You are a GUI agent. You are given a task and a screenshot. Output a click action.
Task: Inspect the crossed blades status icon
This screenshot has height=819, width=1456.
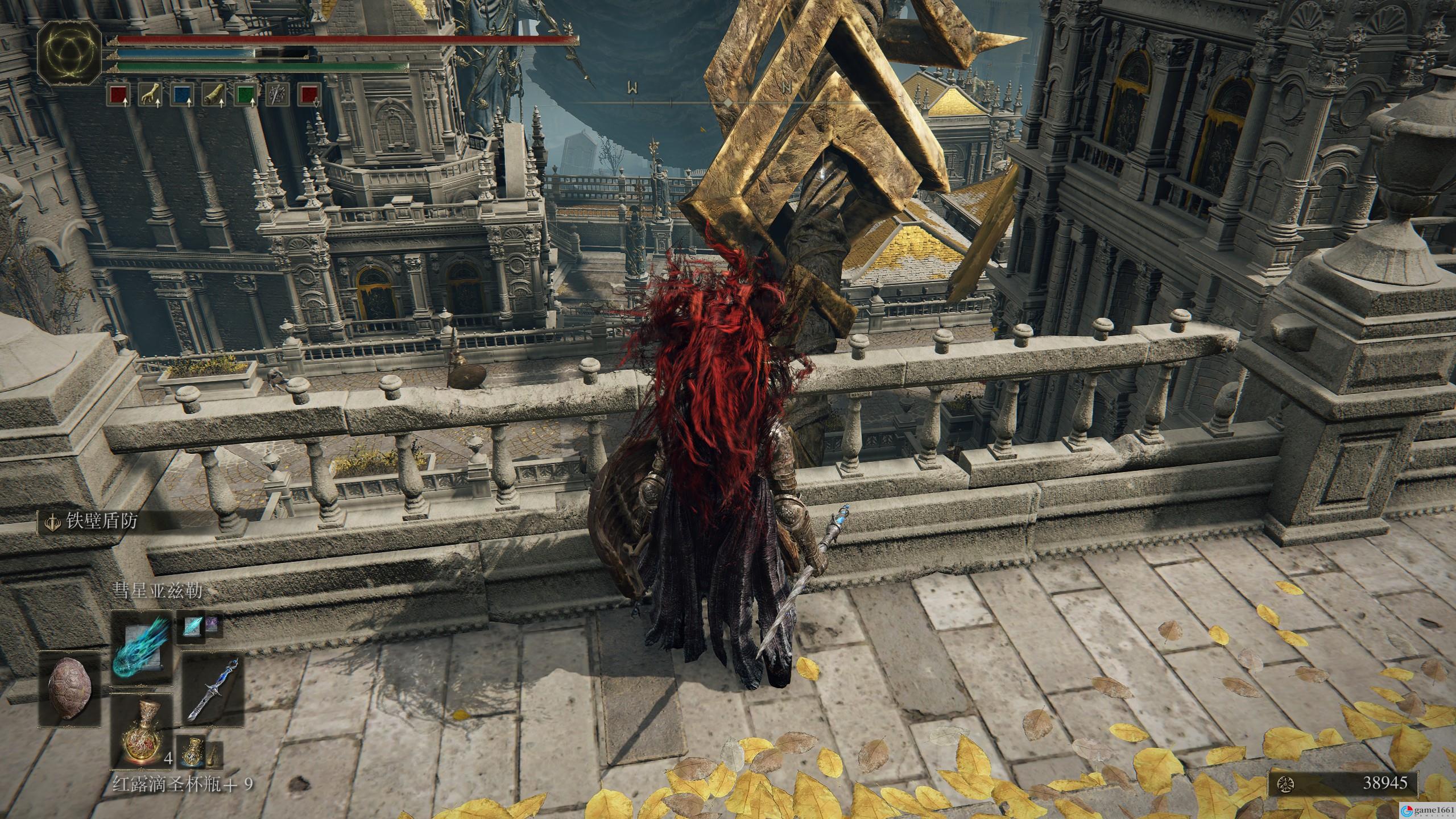pyautogui.click(x=278, y=96)
